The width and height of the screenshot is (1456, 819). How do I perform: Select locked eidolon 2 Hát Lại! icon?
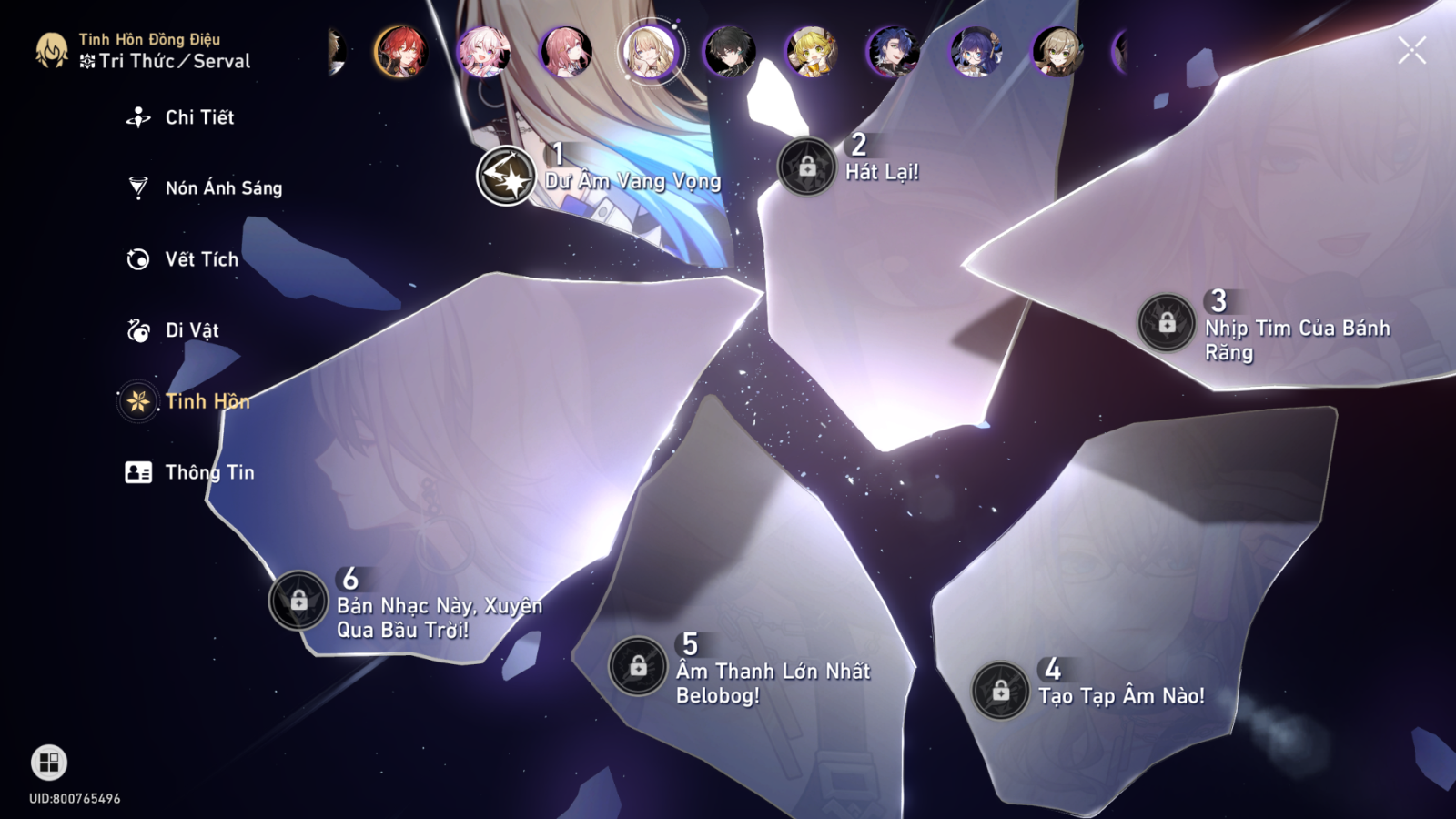(807, 167)
